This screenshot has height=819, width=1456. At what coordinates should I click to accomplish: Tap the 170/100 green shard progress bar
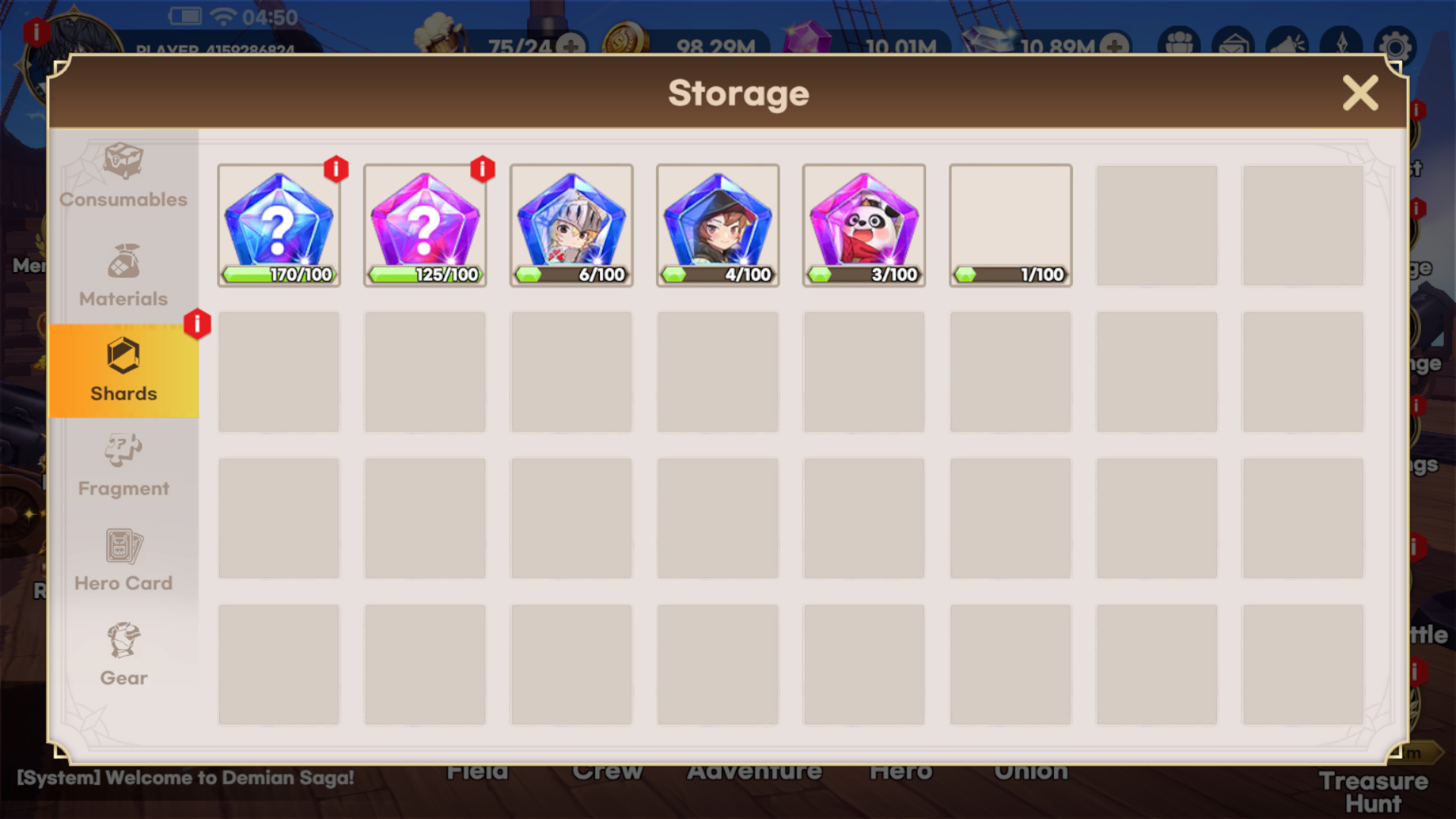[279, 276]
